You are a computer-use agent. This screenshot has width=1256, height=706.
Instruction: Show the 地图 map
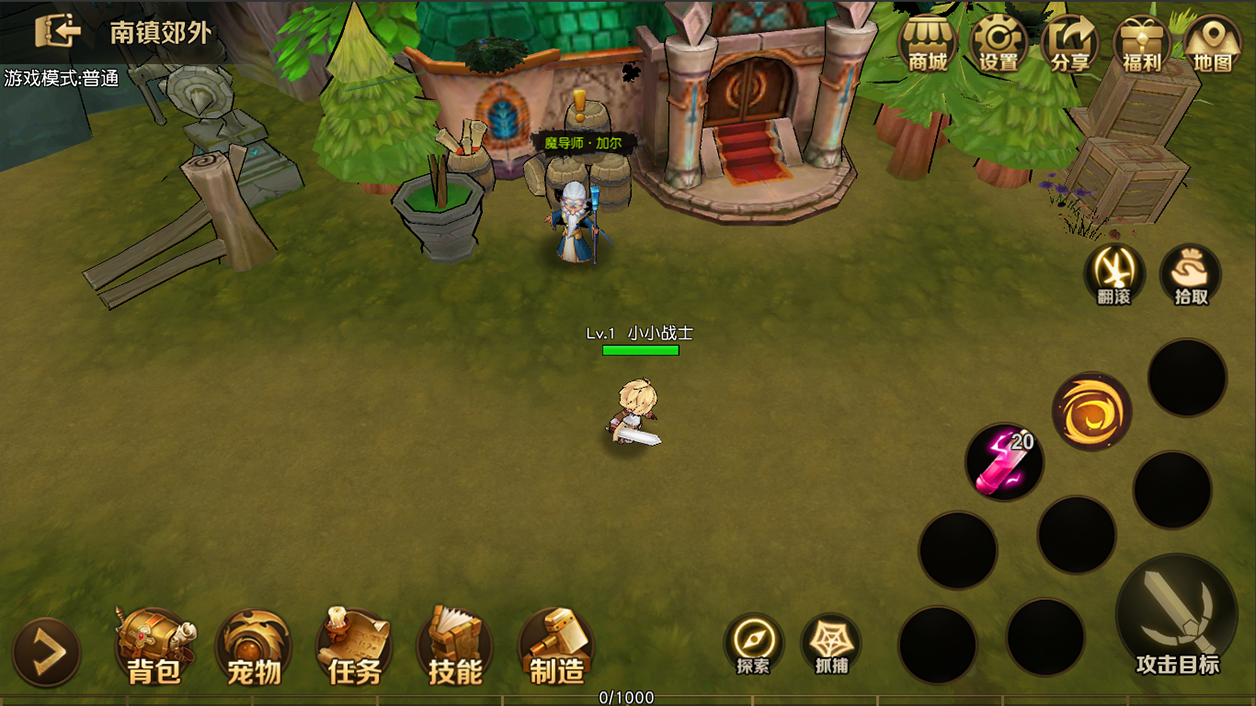click(1212, 45)
